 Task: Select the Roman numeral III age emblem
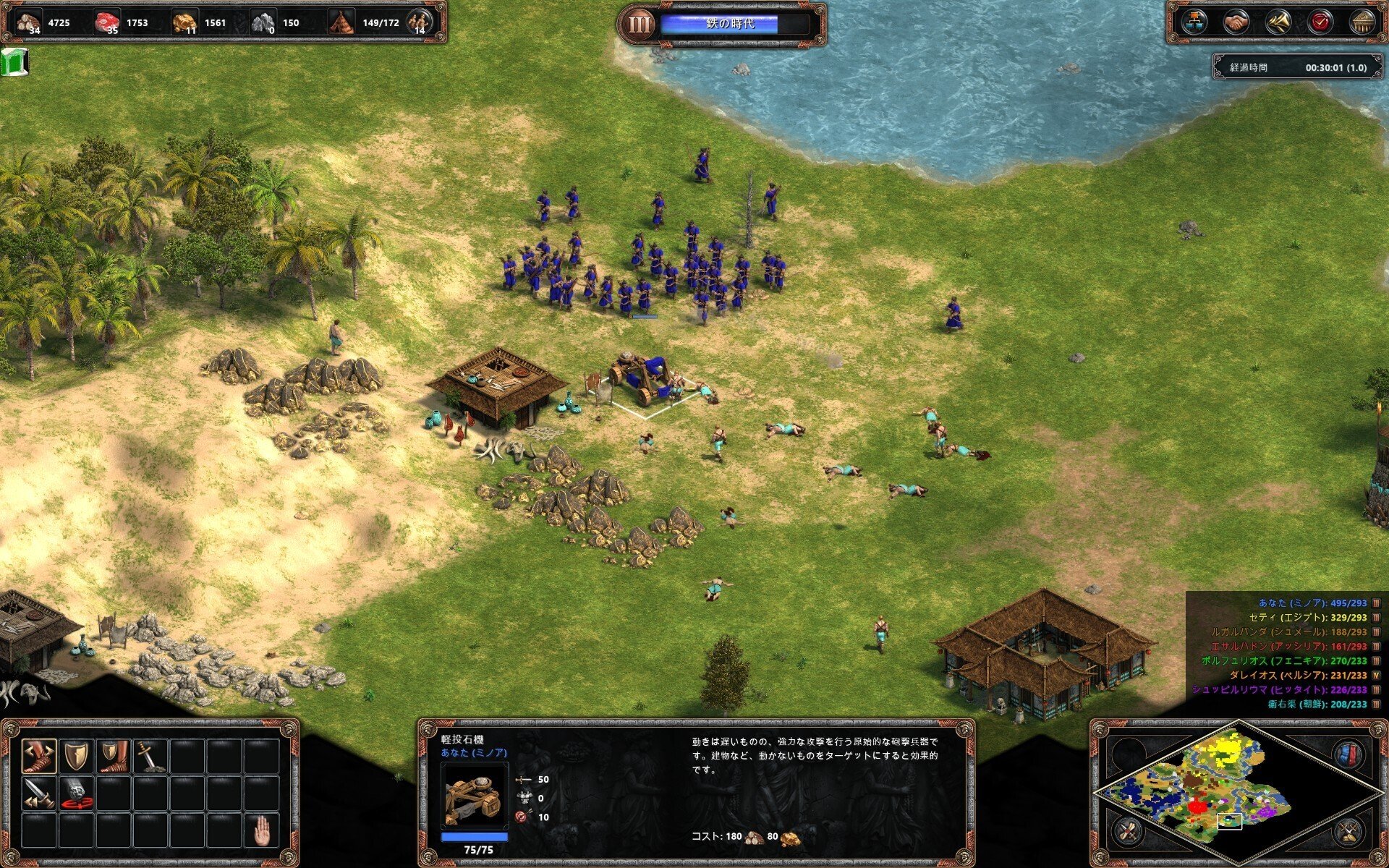[x=639, y=24]
